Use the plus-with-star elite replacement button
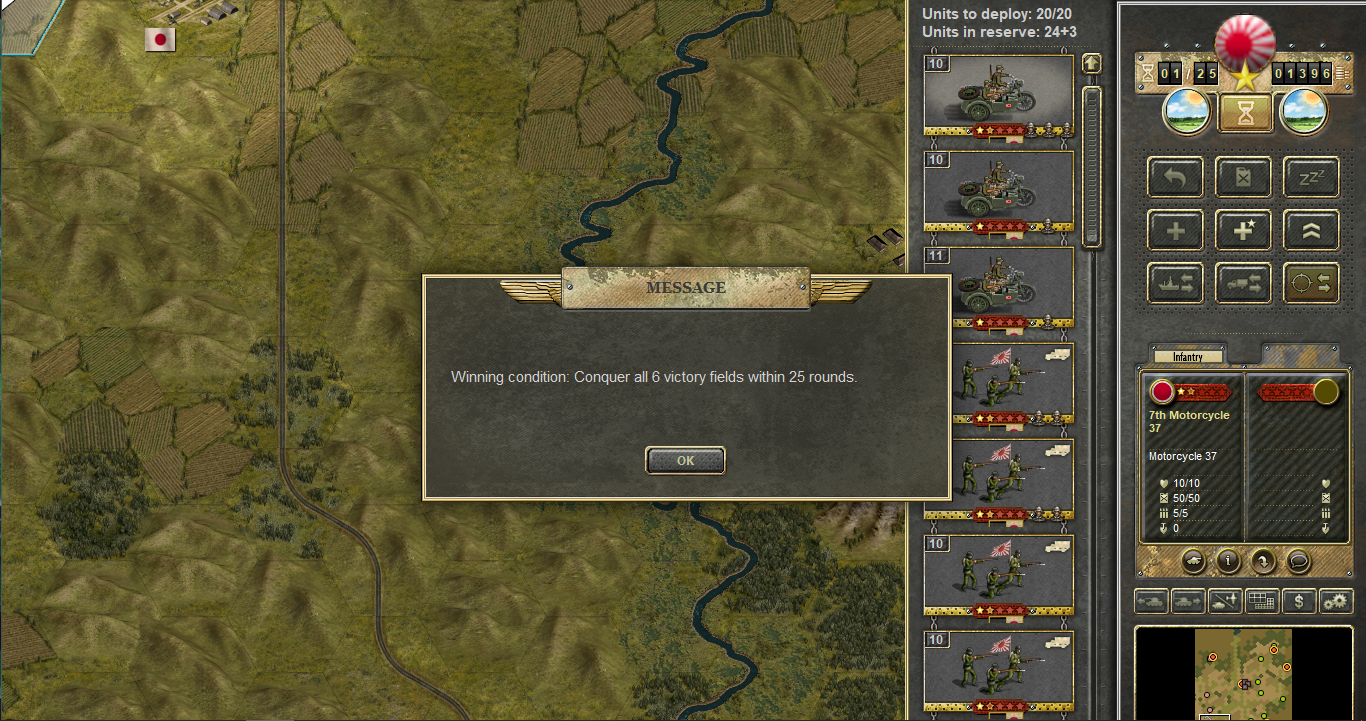This screenshot has height=721, width=1366. coord(1243,231)
